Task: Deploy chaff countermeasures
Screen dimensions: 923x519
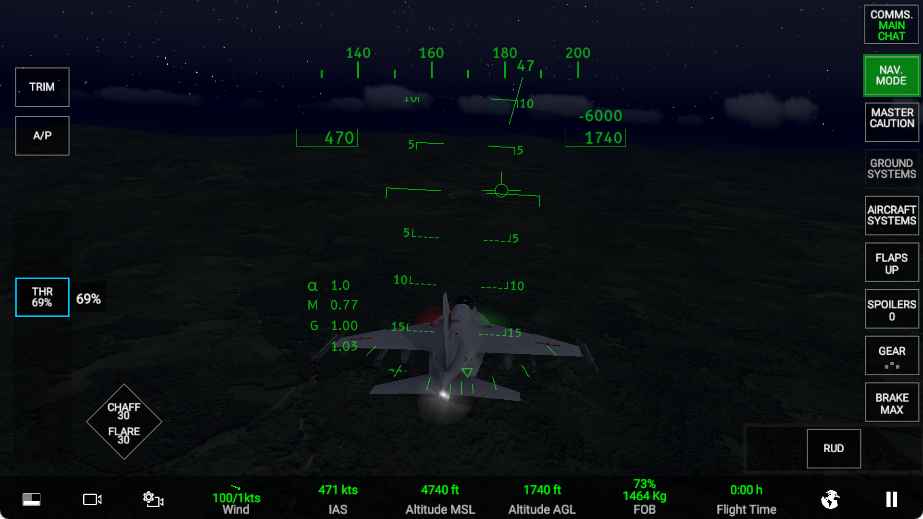Action: click(124, 411)
